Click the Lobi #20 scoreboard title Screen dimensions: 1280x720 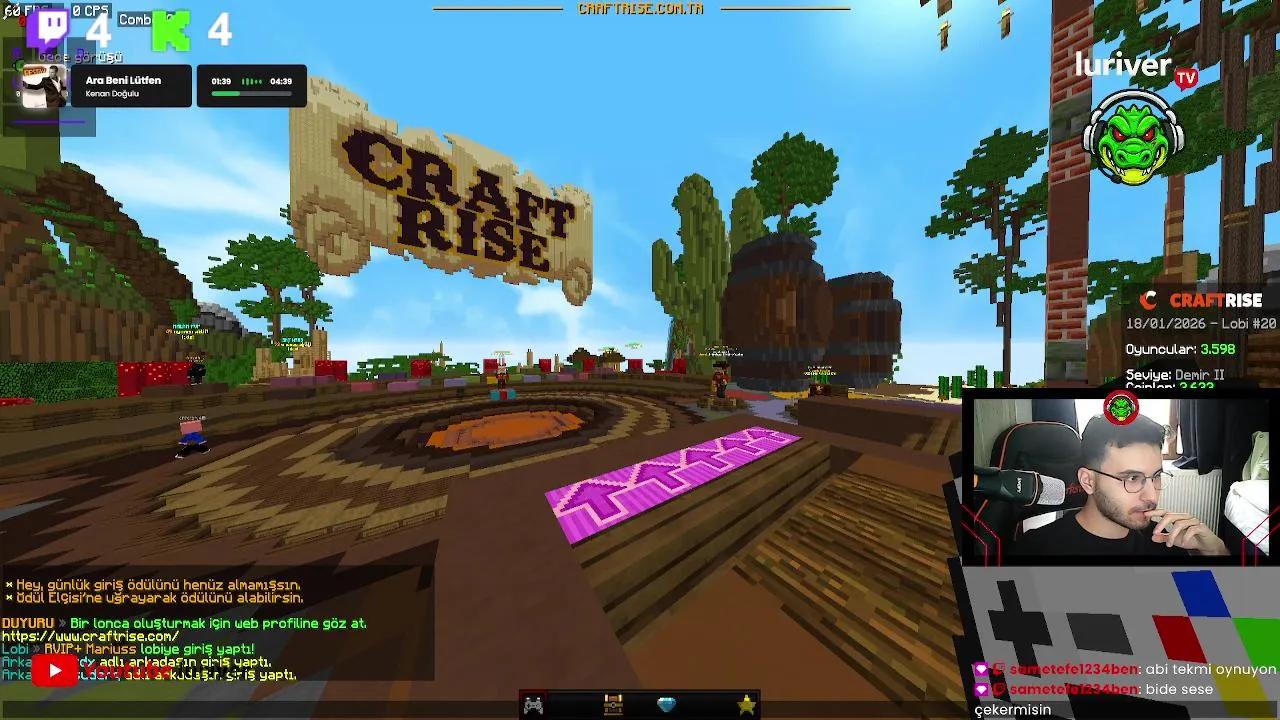click(x=1200, y=325)
